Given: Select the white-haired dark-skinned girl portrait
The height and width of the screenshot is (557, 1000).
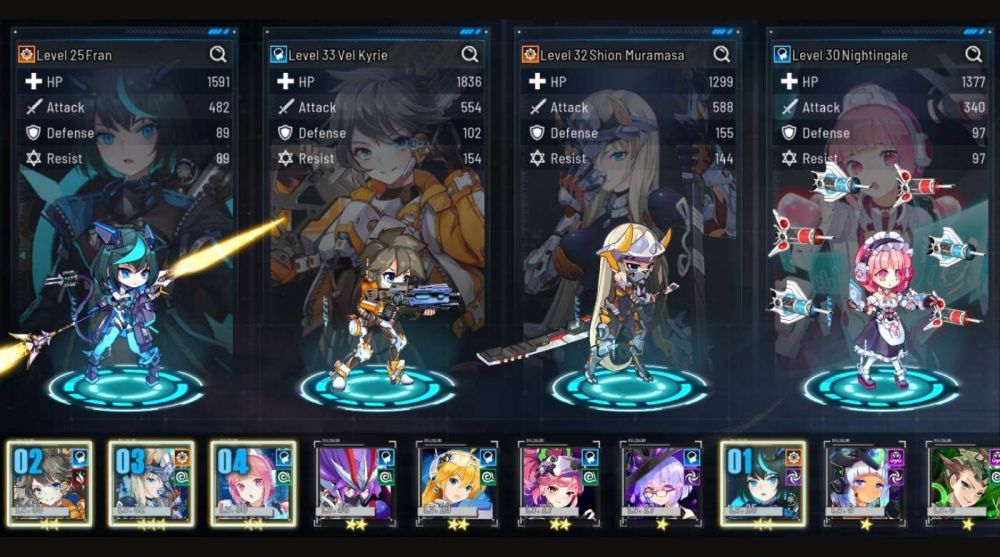Looking at the screenshot, I should pyautogui.click(x=864, y=483).
